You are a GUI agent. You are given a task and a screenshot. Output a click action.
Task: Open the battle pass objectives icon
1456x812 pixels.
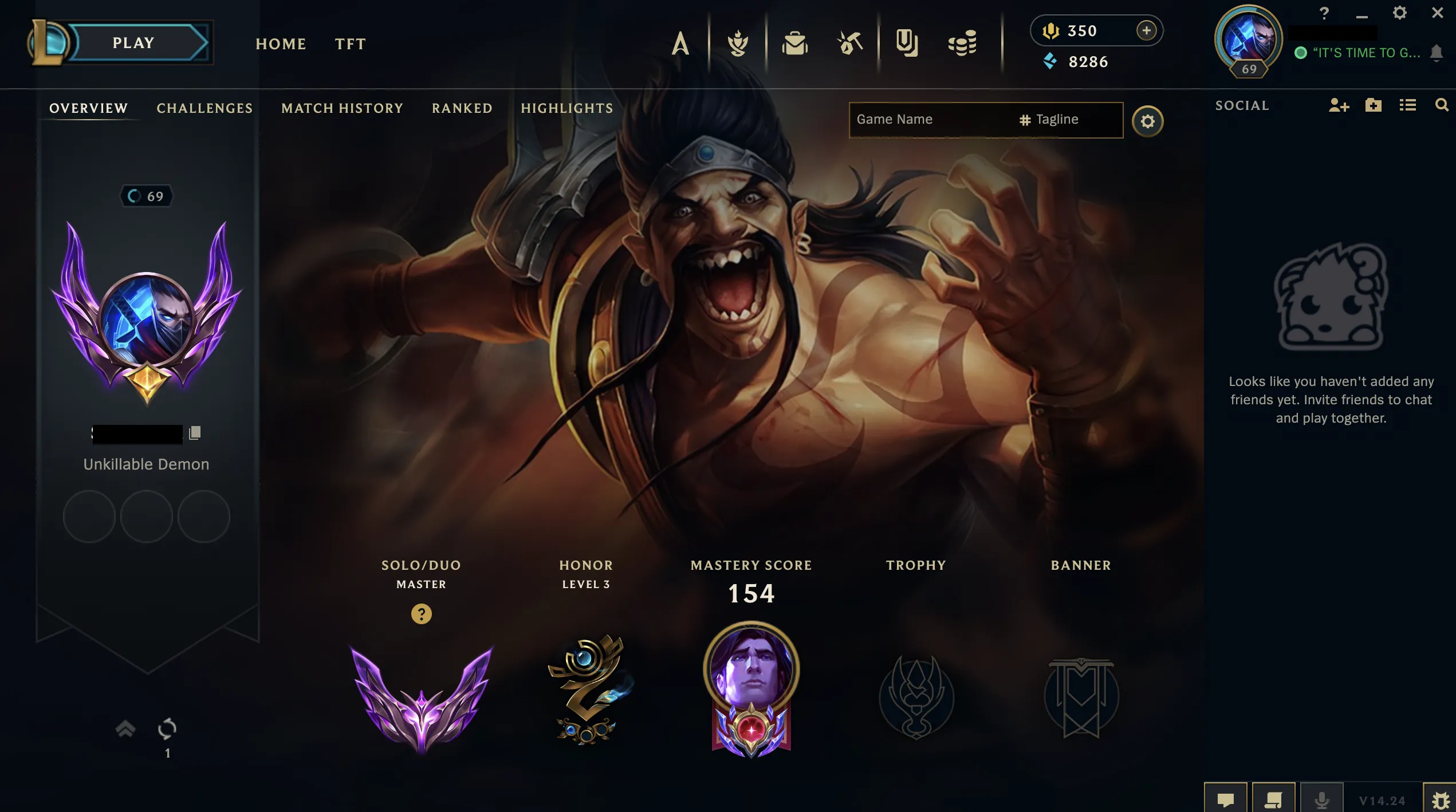(739, 43)
